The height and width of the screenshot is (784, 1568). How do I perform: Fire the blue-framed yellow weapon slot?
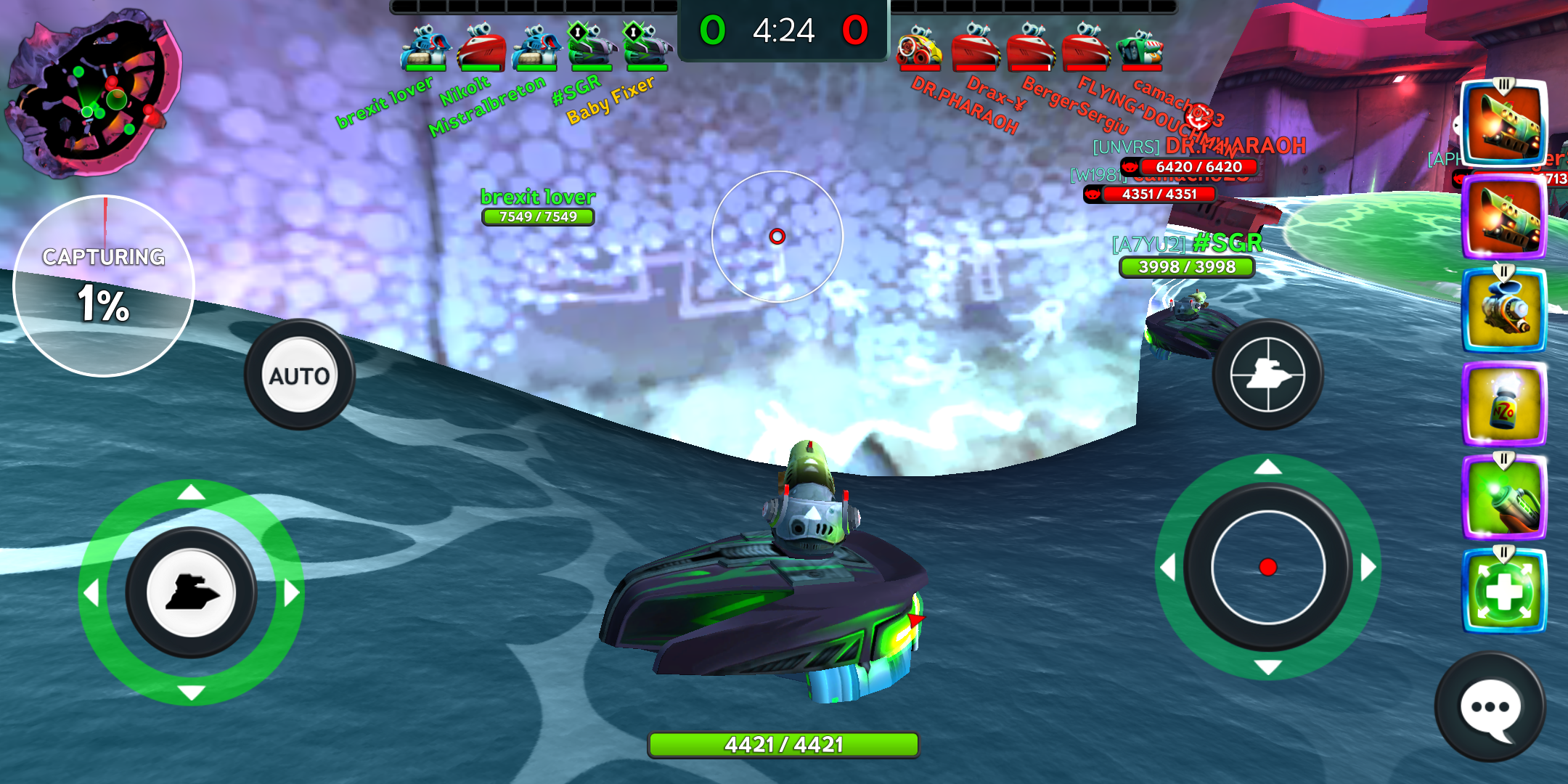coord(1503,311)
